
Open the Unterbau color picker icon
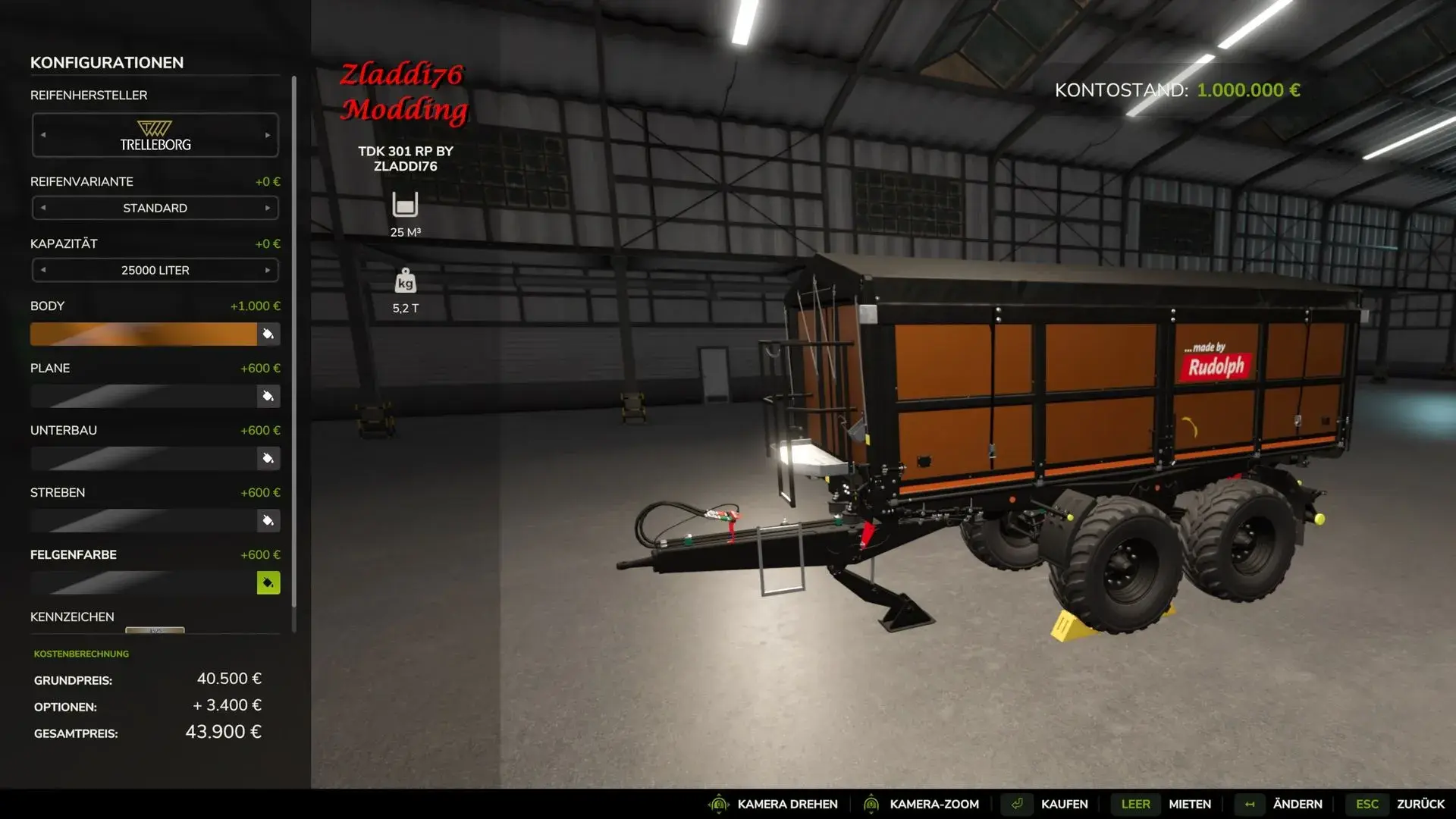pos(268,458)
